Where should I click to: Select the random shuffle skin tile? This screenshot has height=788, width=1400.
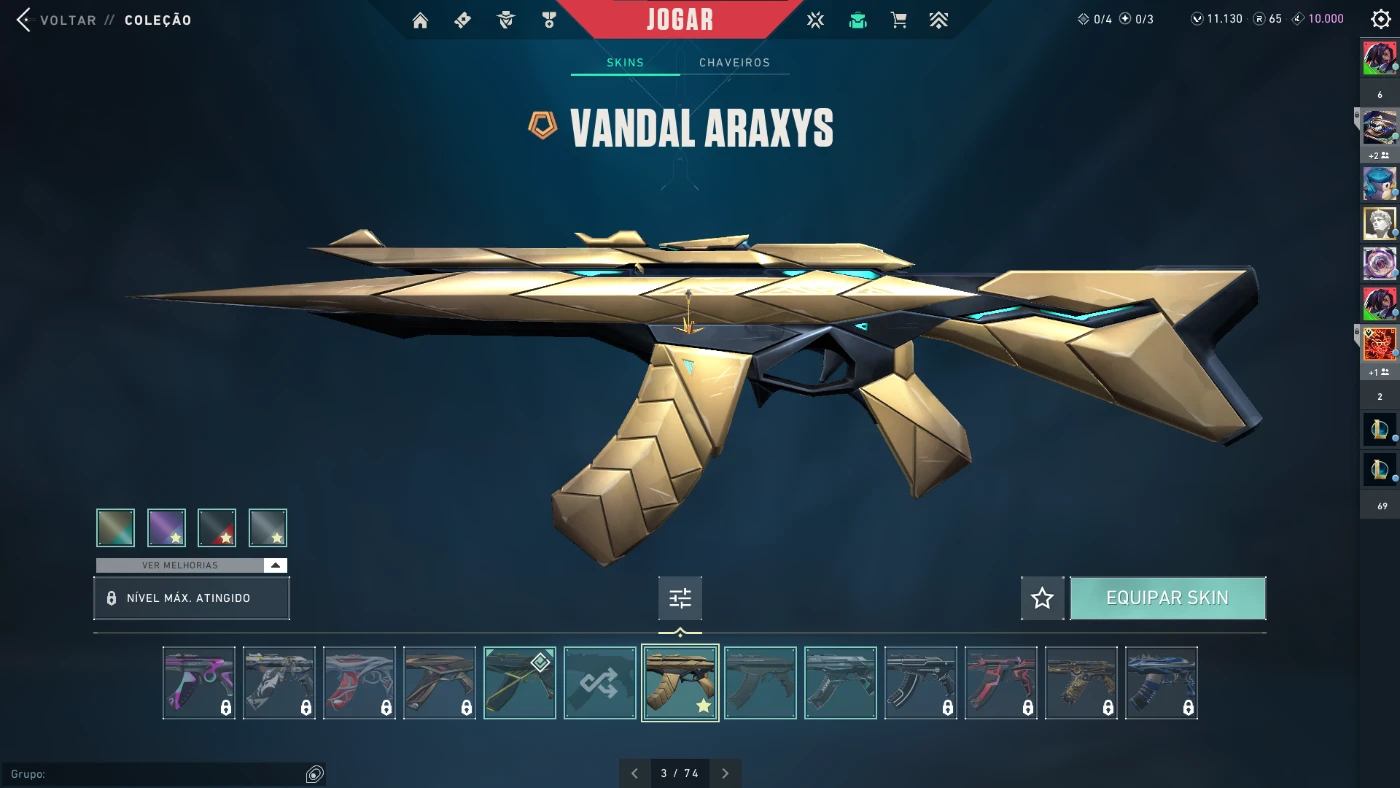[600, 683]
